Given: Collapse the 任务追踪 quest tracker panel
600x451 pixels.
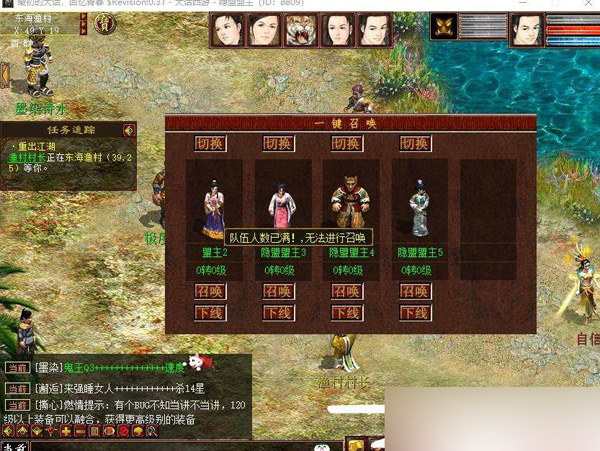Looking at the screenshot, I should 129,130.
